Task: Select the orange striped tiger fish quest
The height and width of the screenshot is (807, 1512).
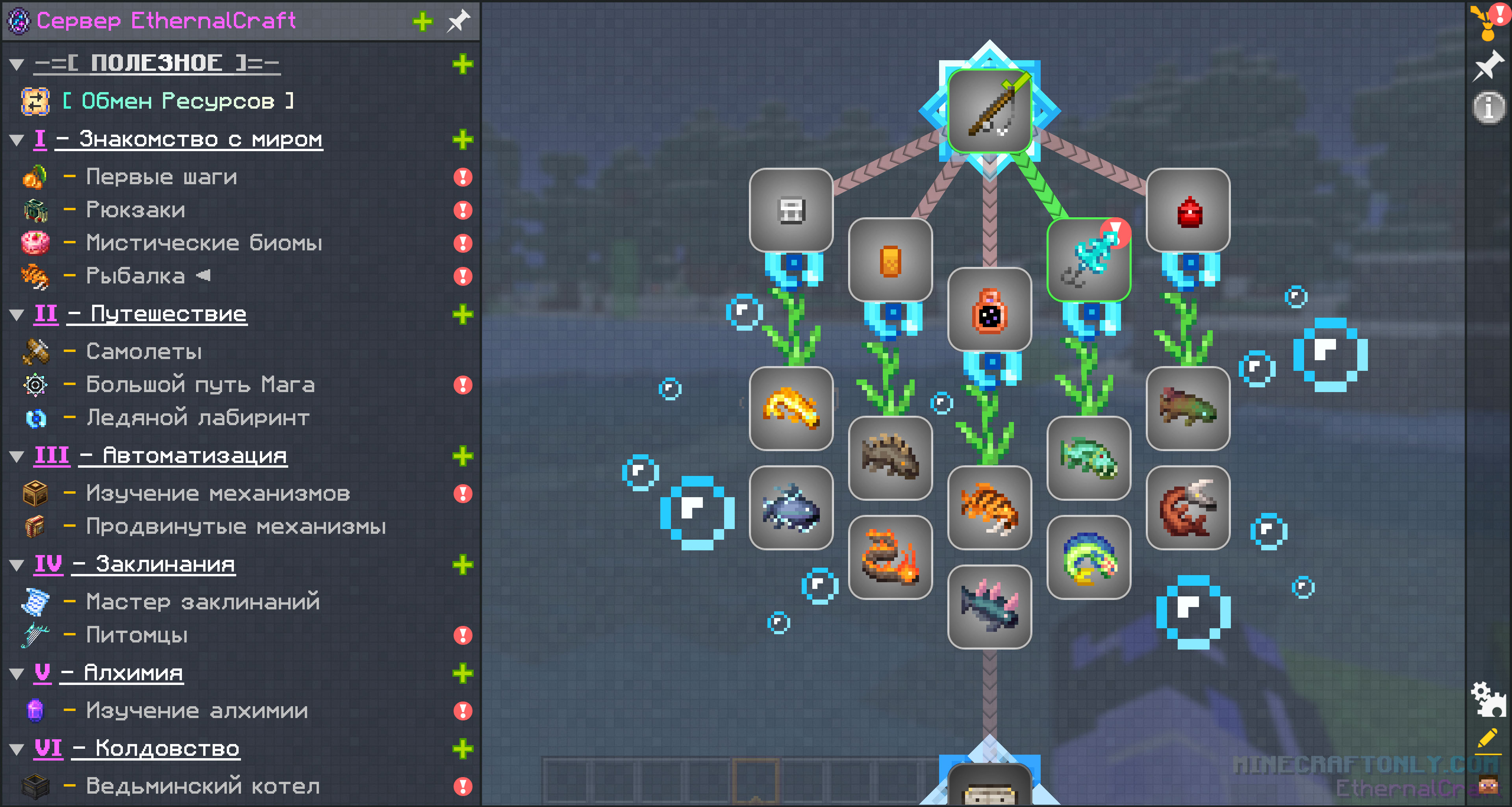Action: coord(989,508)
